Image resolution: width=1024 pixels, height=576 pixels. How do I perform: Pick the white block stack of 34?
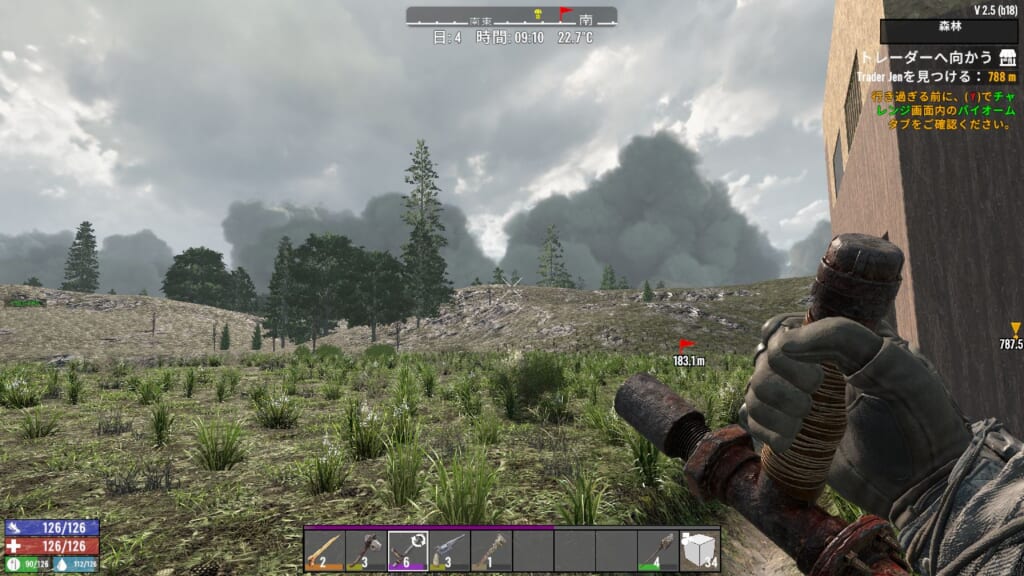pyautogui.click(x=698, y=550)
